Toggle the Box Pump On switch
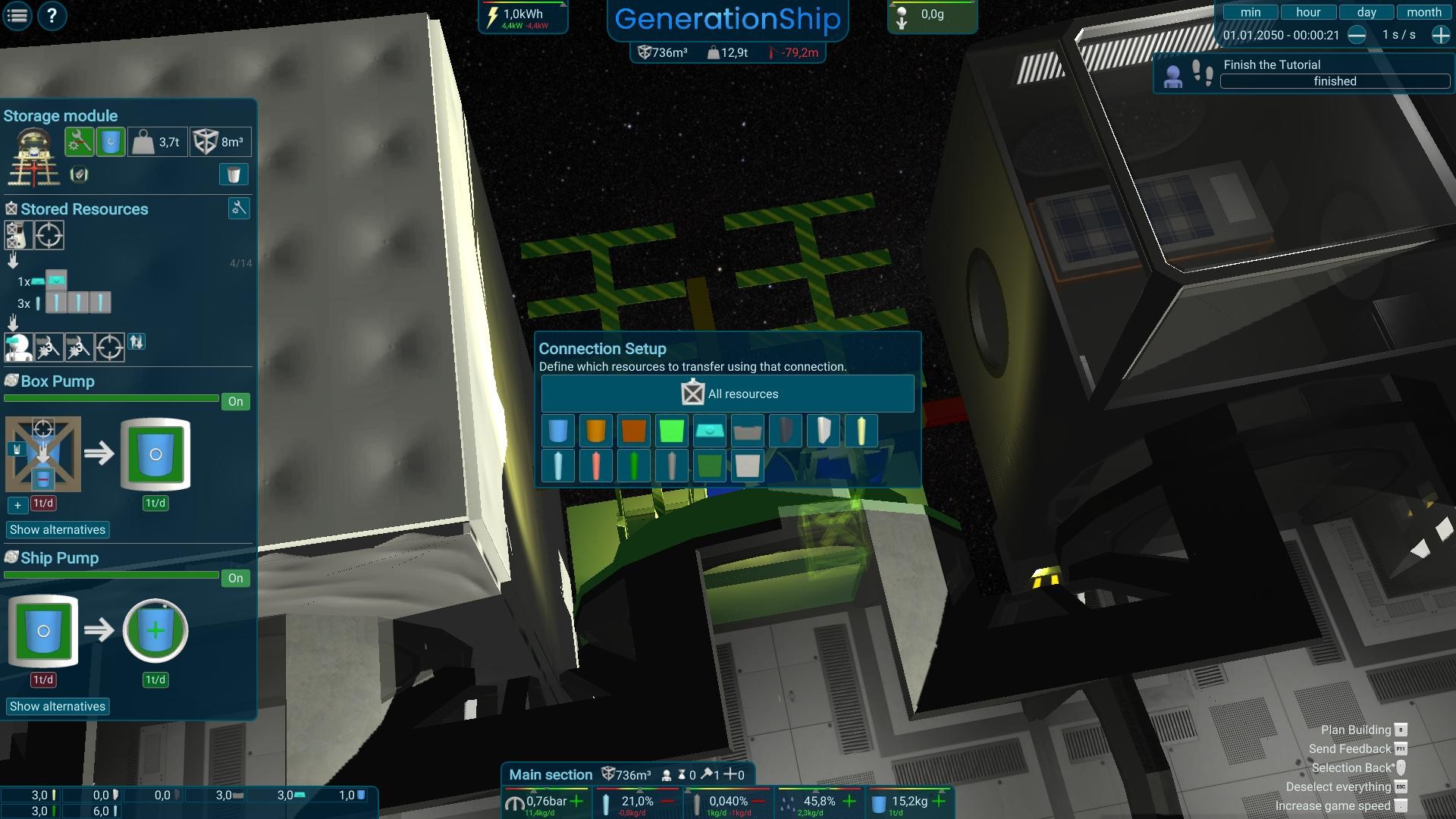This screenshot has height=819, width=1456. (x=235, y=401)
